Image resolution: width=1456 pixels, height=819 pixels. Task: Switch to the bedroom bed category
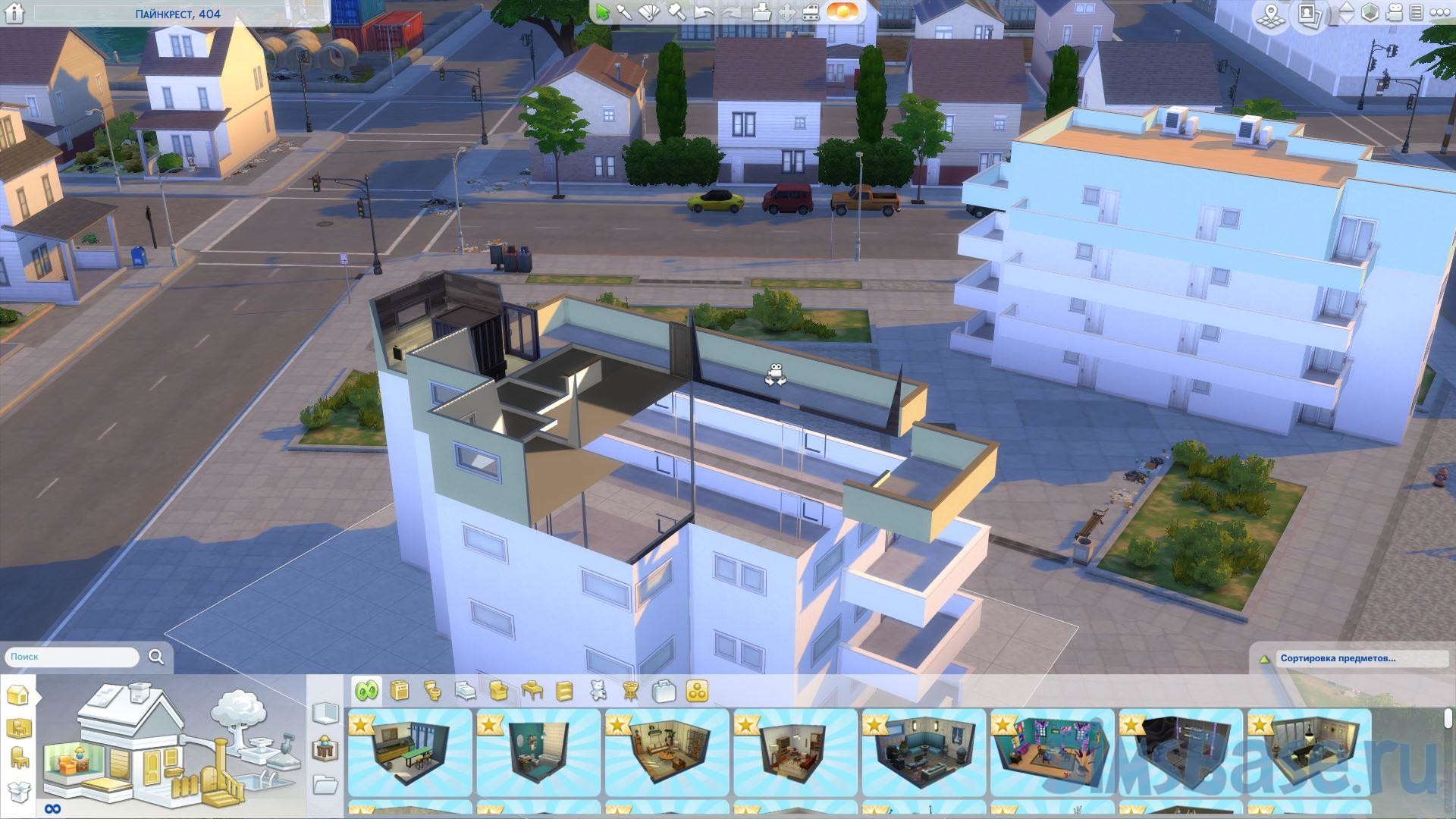tap(466, 691)
